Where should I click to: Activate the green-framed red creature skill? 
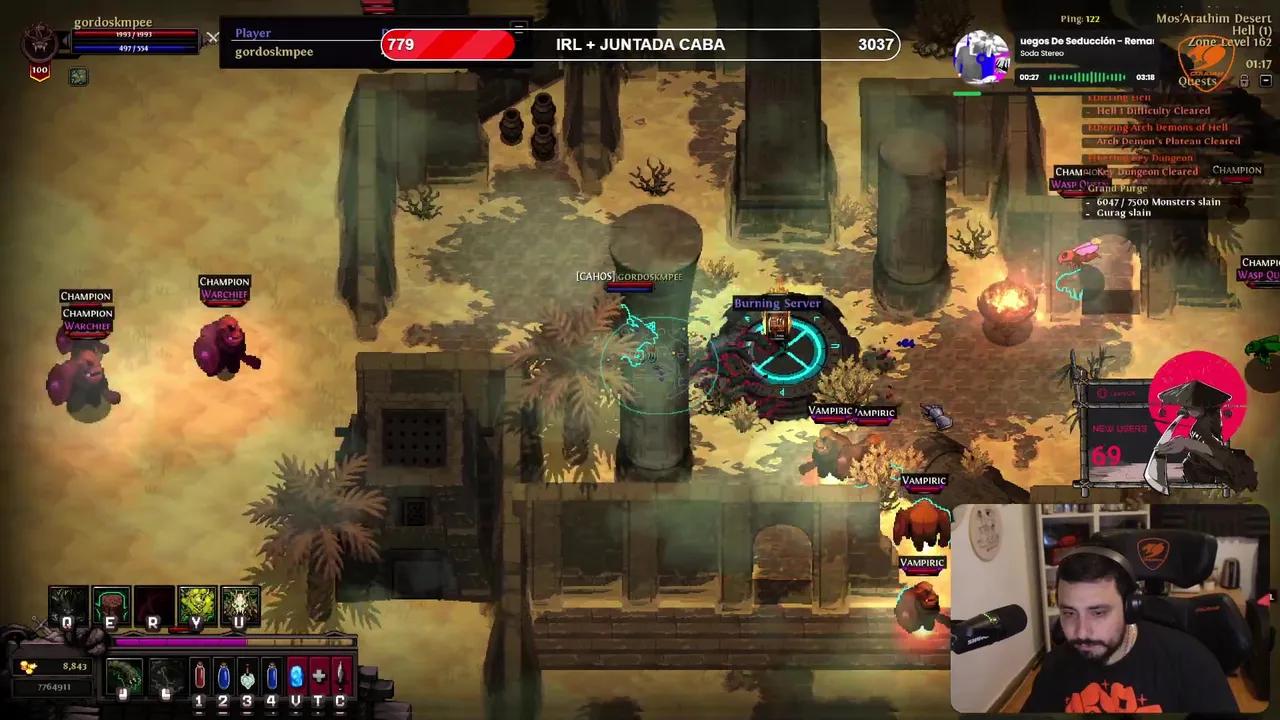pos(111,604)
